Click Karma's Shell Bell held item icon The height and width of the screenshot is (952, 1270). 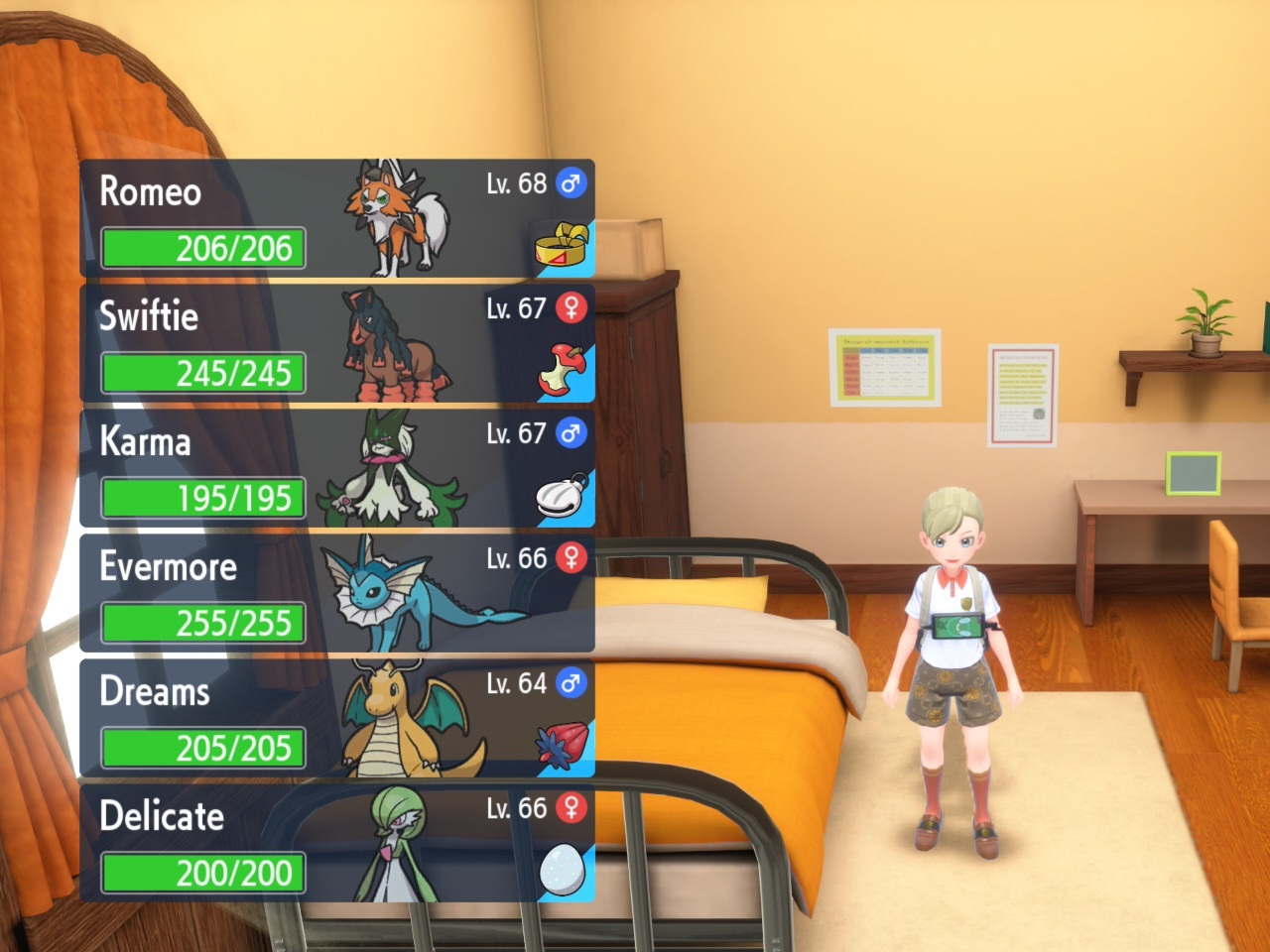[562, 497]
